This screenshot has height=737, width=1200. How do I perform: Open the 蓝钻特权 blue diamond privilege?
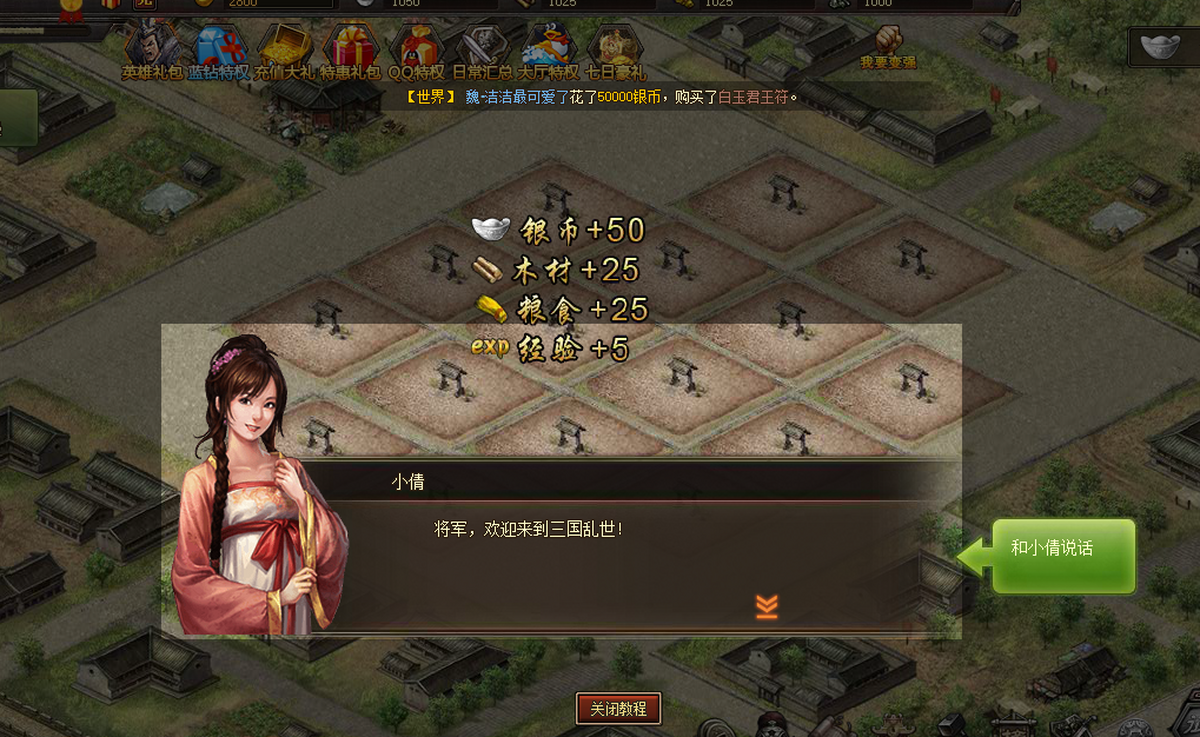219,50
